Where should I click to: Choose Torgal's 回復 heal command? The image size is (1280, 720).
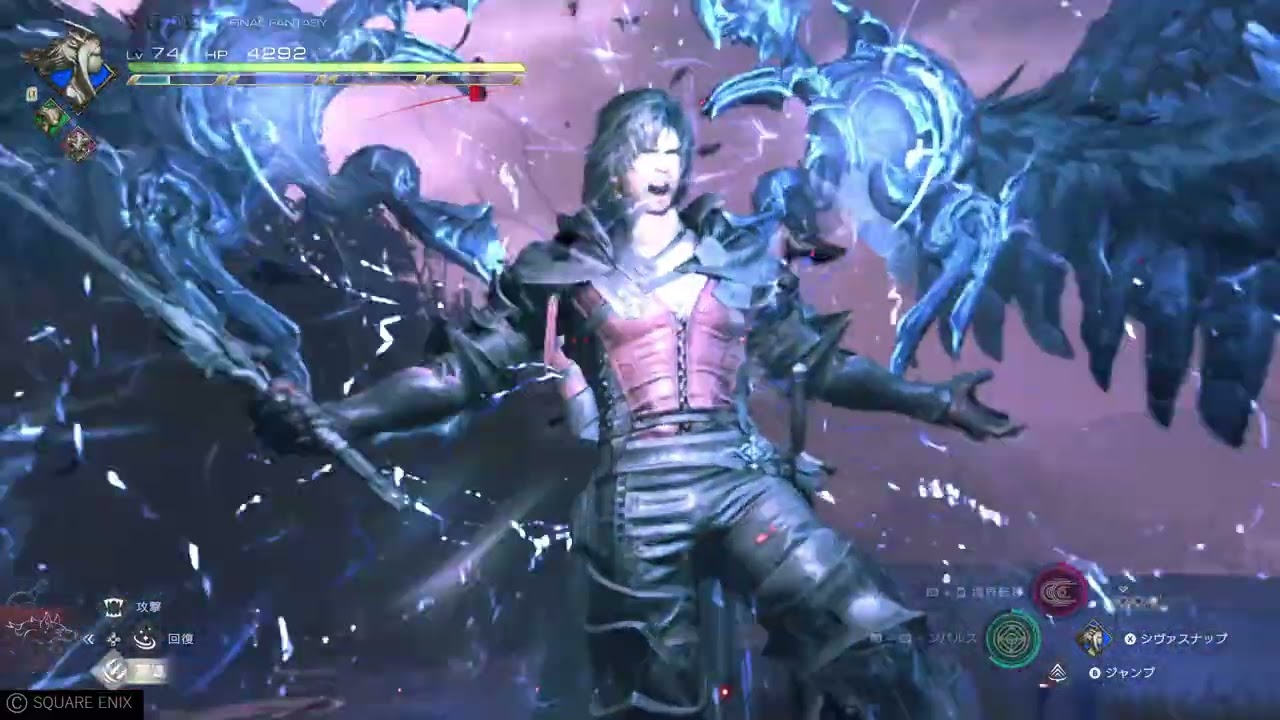(146, 638)
